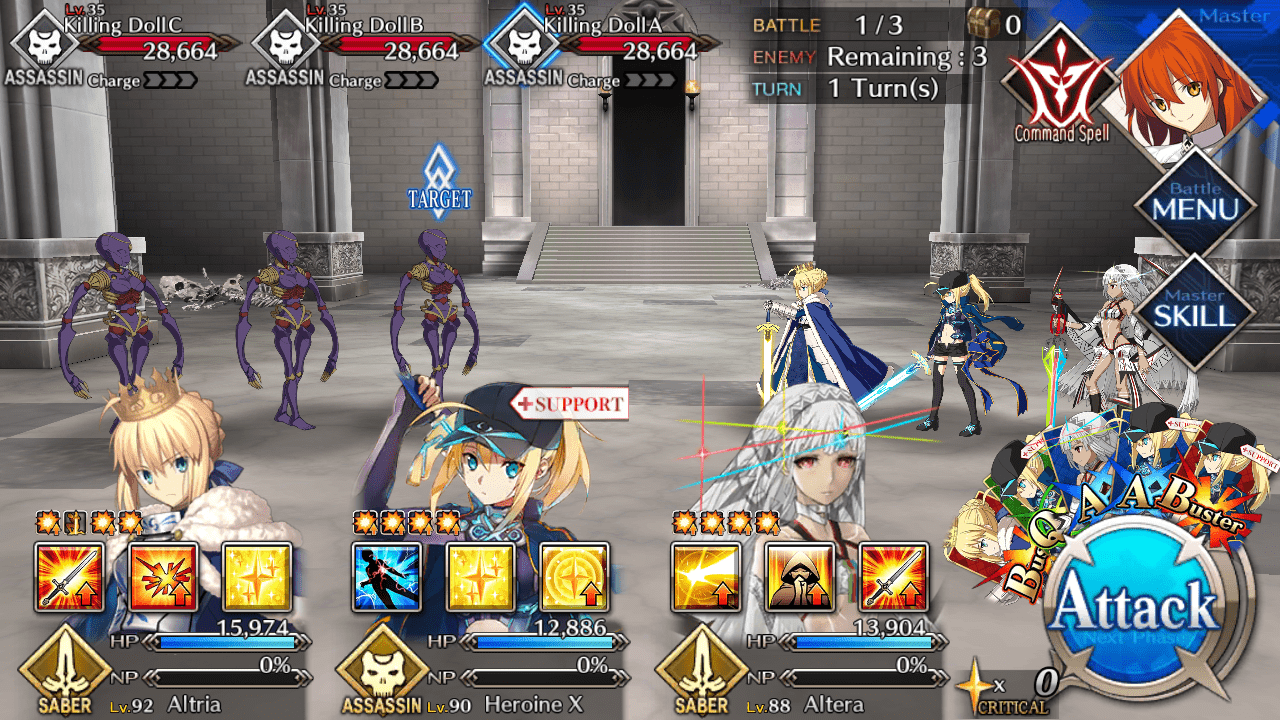This screenshot has width=1280, height=720.
Task: Activate Altria's golden sparkles skill
Action: point(257,578)
